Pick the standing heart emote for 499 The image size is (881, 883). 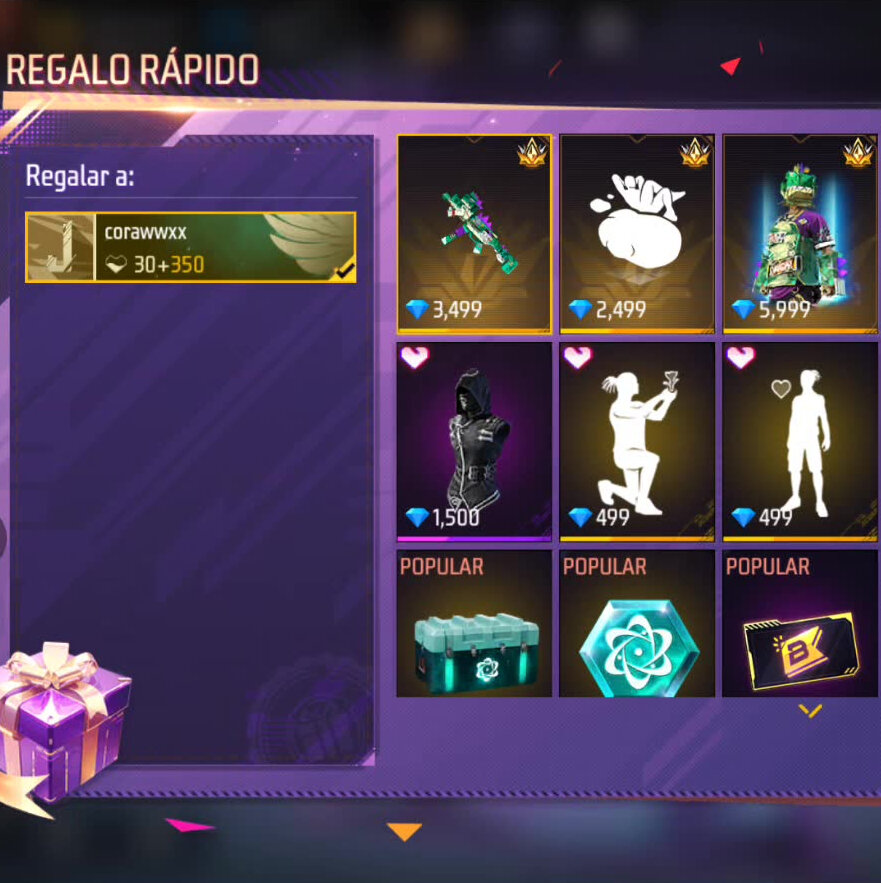point(800,441)
